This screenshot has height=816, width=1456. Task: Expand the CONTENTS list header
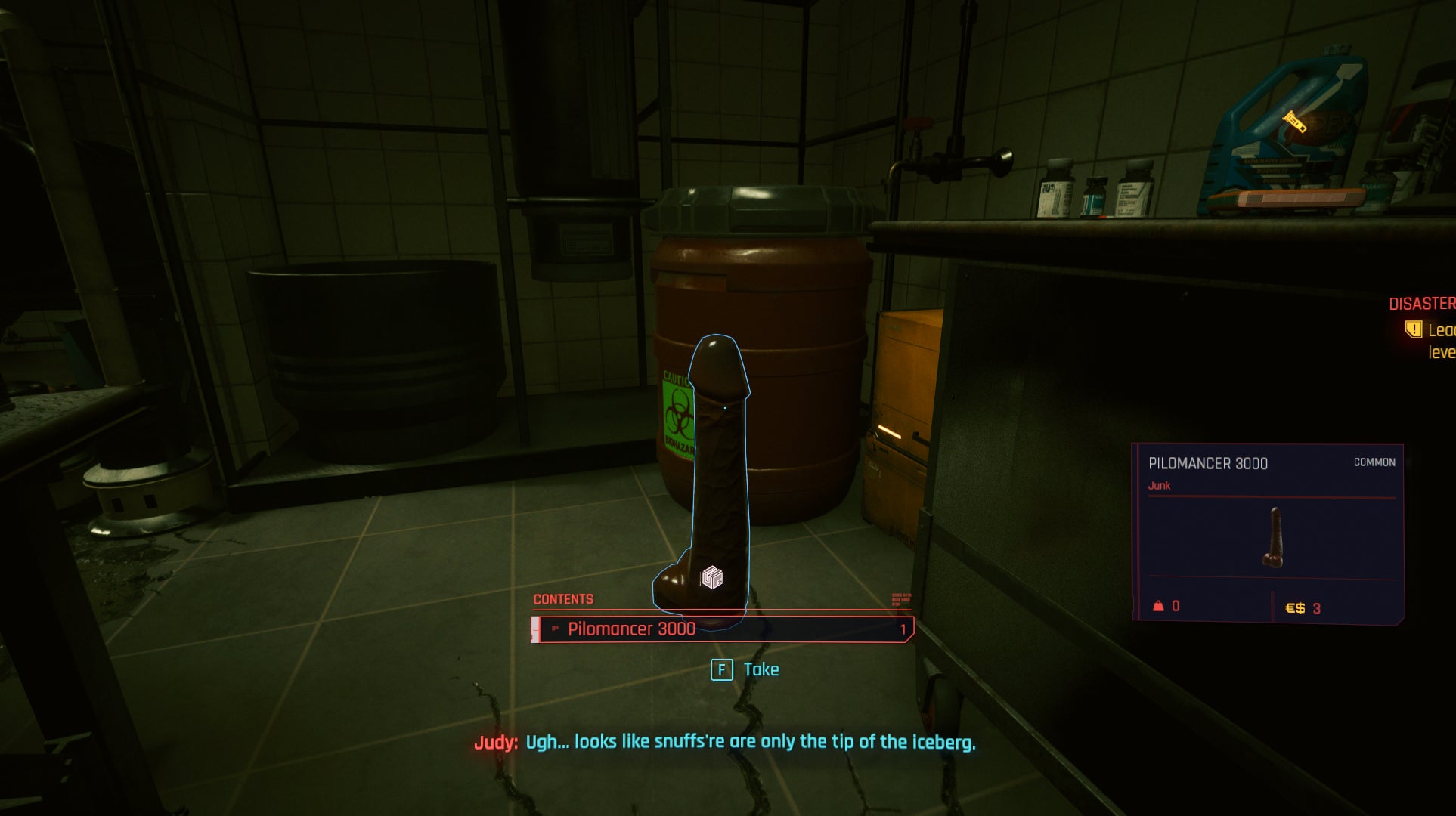pyautogui.click(x=563, y=598)
